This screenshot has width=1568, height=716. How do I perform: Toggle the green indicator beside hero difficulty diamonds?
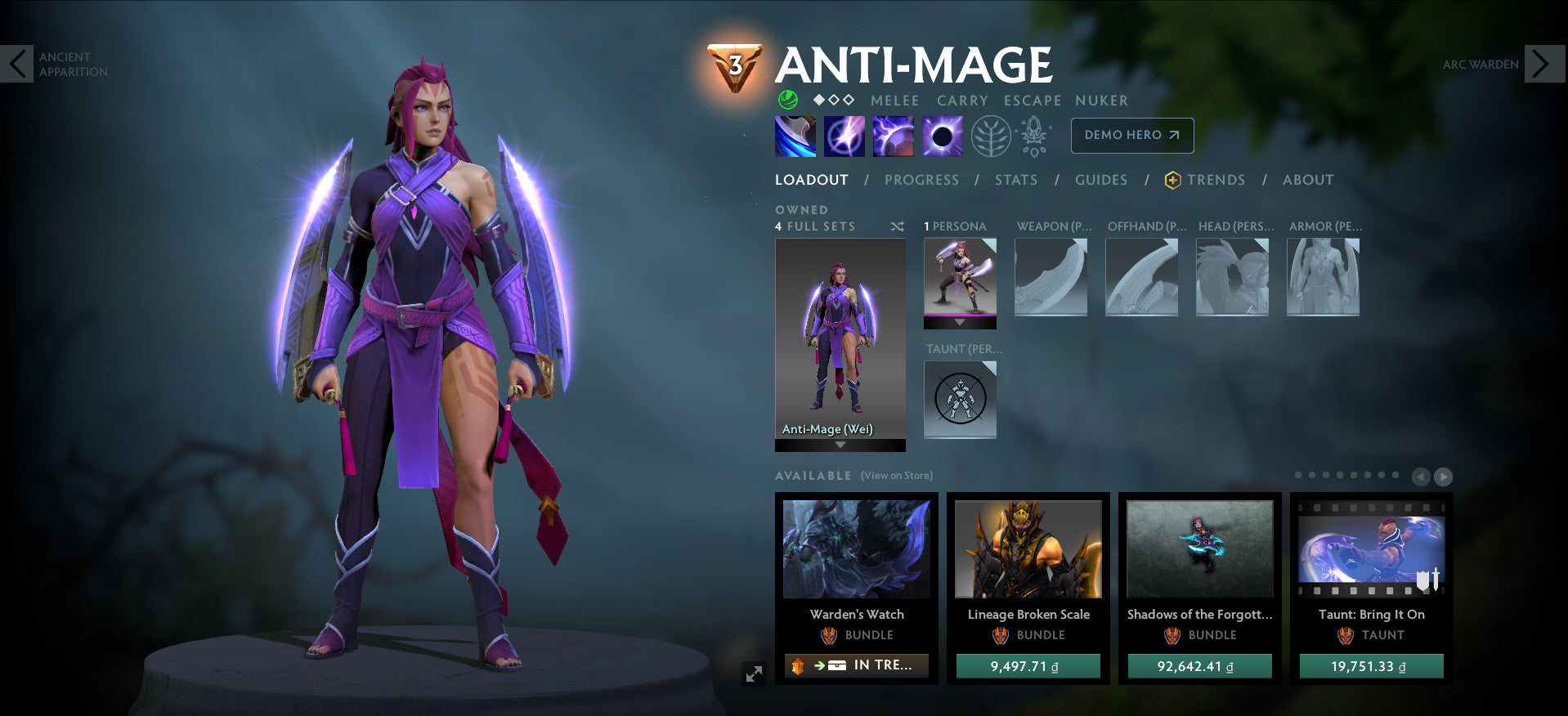(x=786, y=100)
